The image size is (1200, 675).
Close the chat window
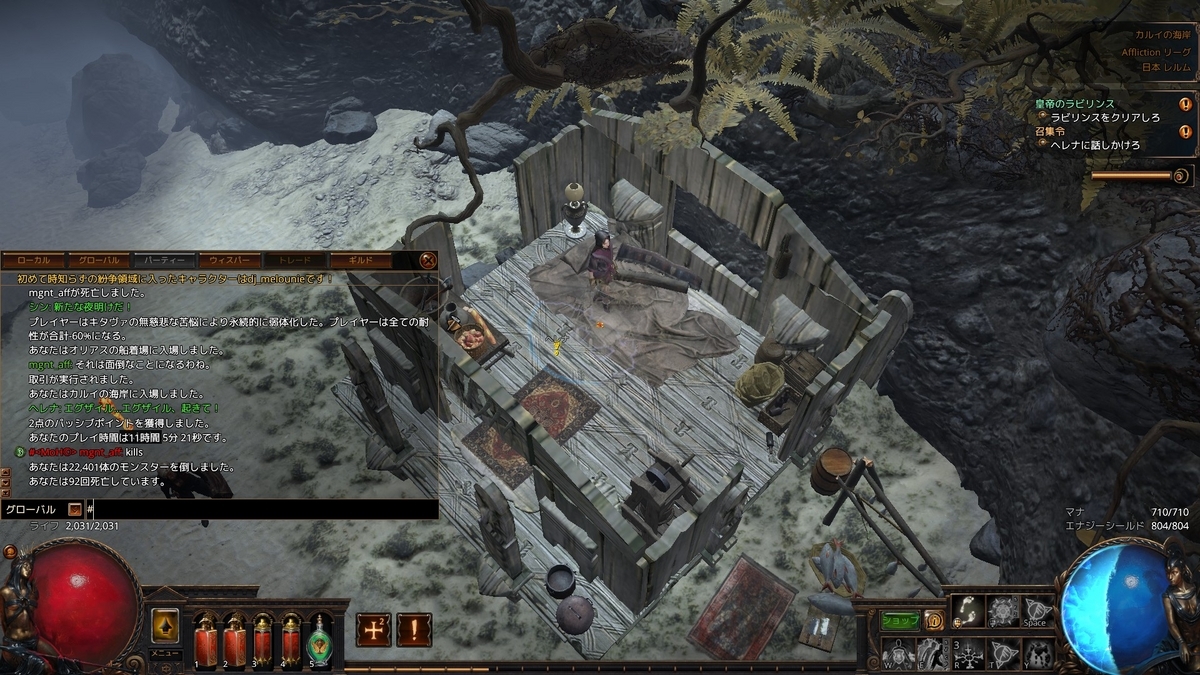coord(428,260)
